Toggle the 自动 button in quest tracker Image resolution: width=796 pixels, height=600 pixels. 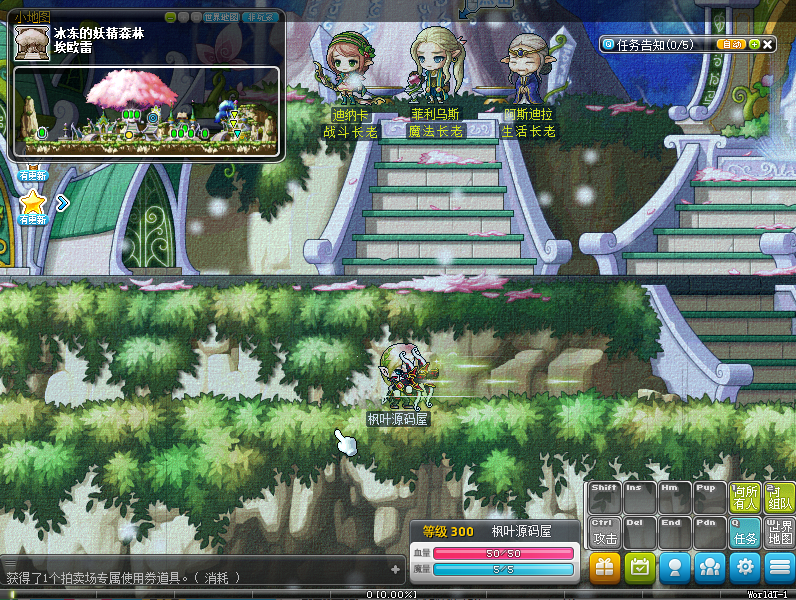(731, 44)
